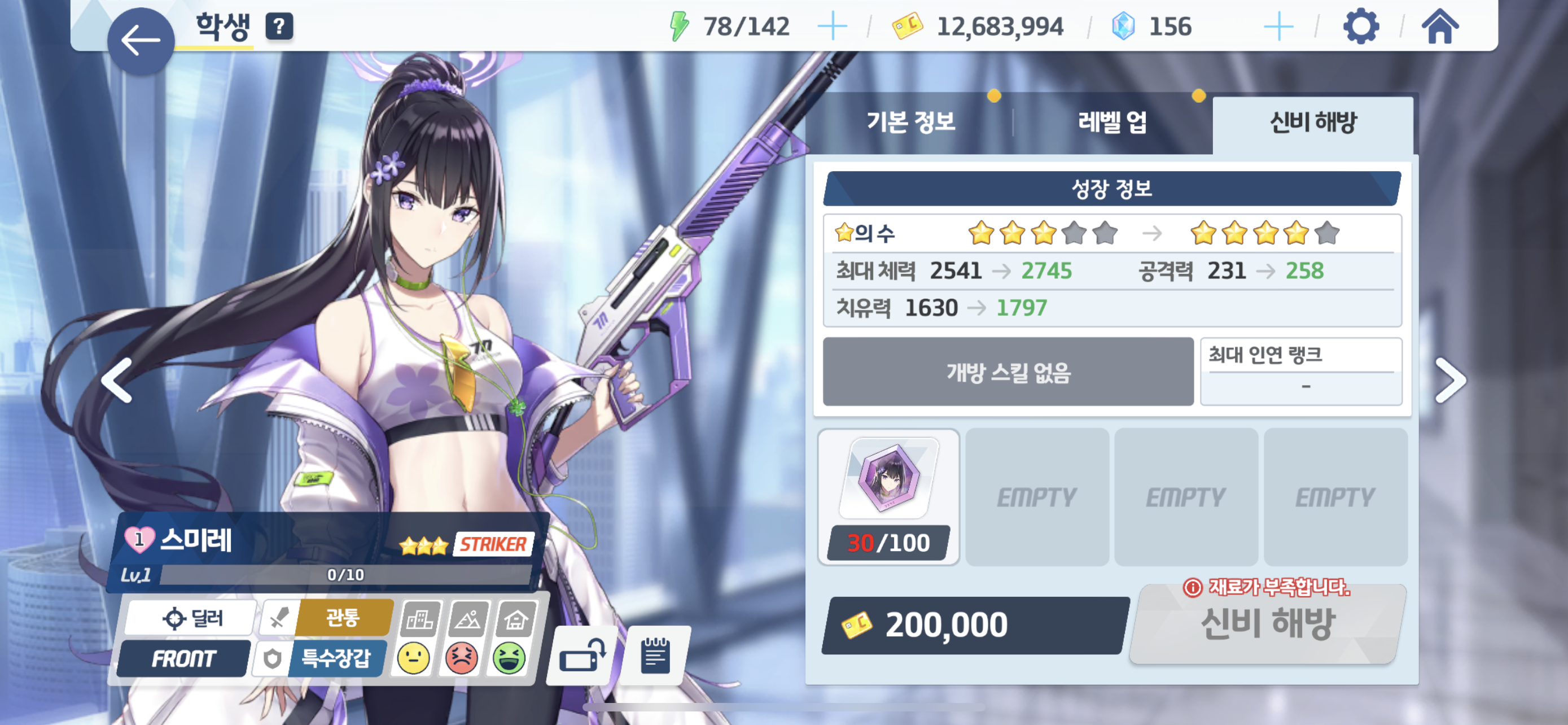Open the notepad profile icon
The width and height of the screenshot is (1568, 725).
tap(655, 656)
